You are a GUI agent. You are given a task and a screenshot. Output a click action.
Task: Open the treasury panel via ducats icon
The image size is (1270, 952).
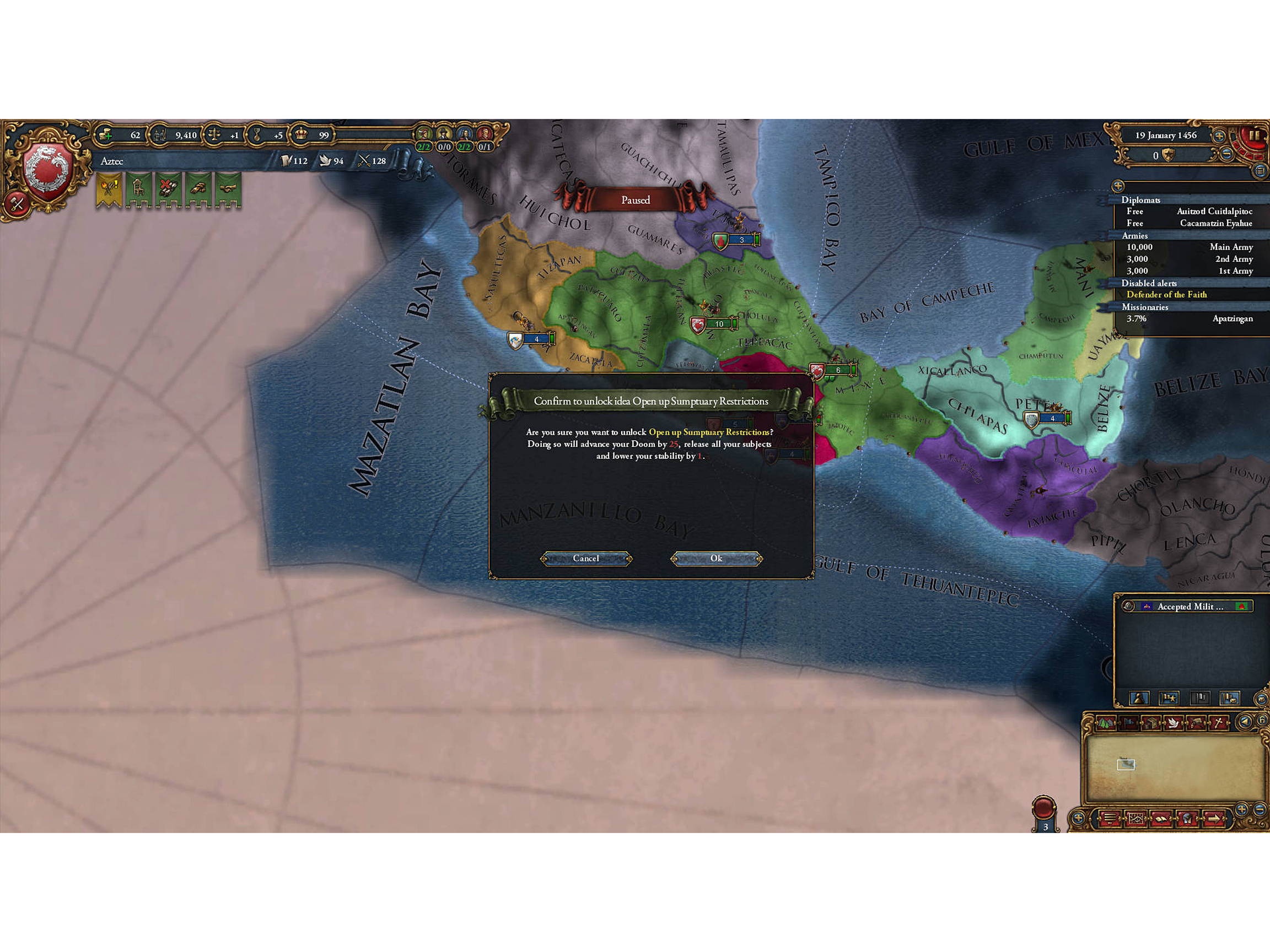pos(105,136)
